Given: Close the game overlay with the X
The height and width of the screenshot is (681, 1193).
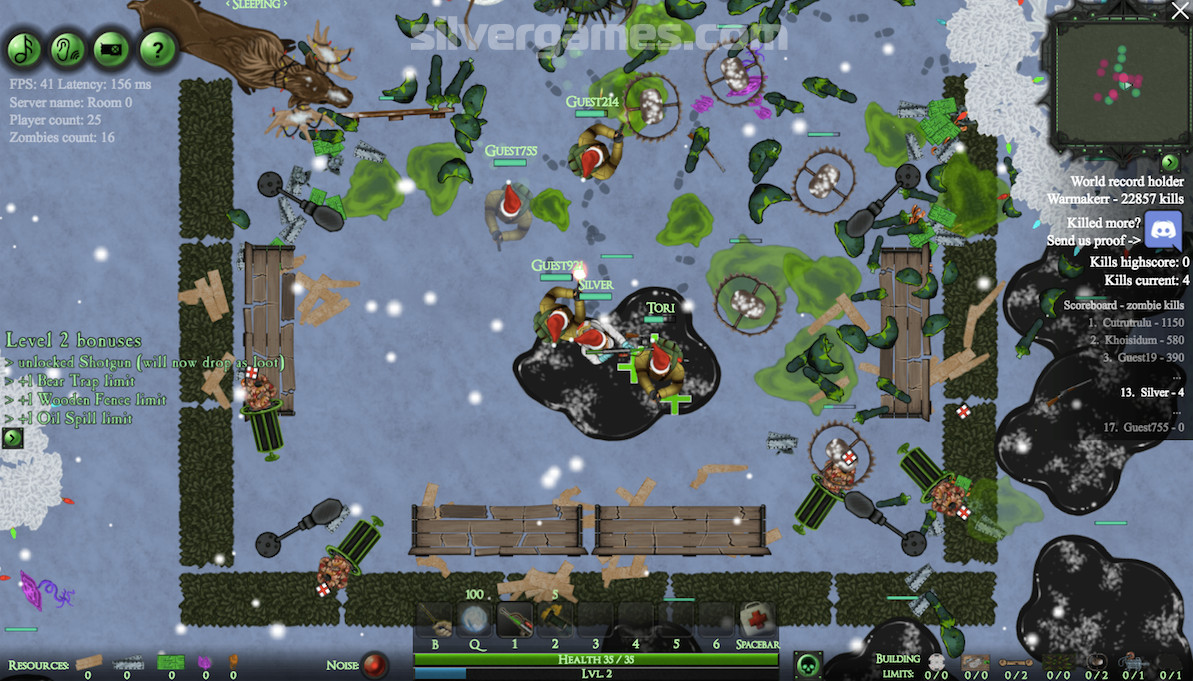Looking at the screenshot, I should [1179, 11].
